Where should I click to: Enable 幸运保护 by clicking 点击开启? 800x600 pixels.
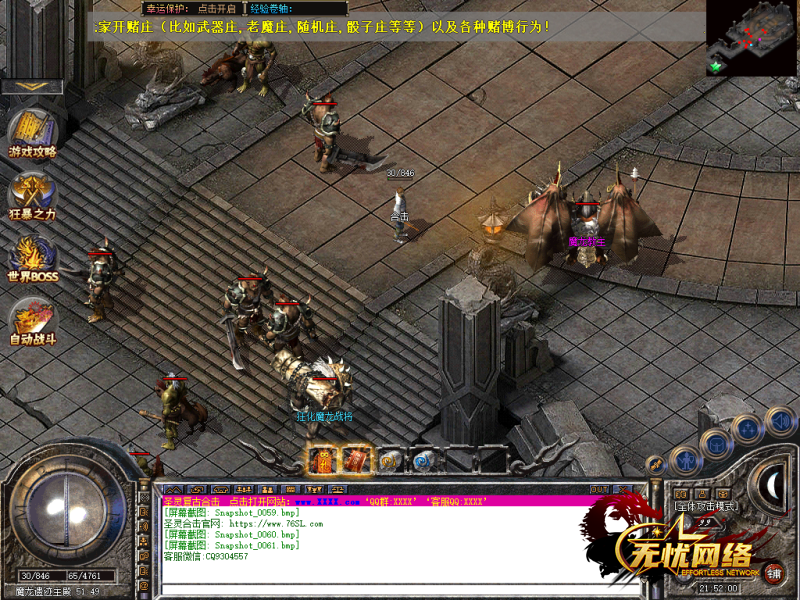[x=217, y=8]
